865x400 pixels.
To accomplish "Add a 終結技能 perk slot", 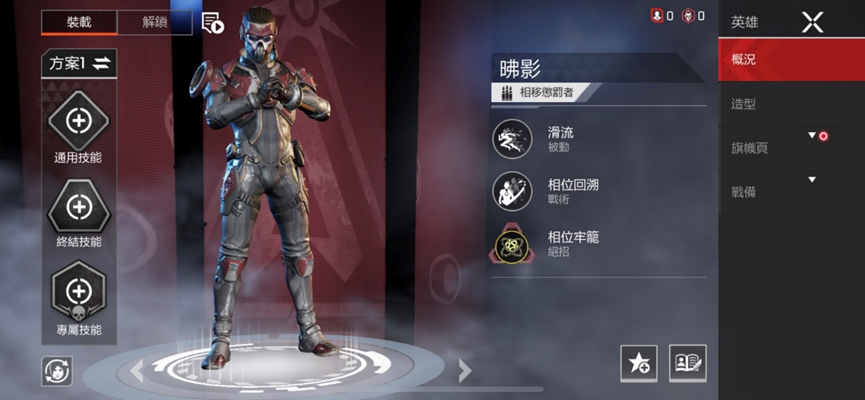I will pos(78,207).
